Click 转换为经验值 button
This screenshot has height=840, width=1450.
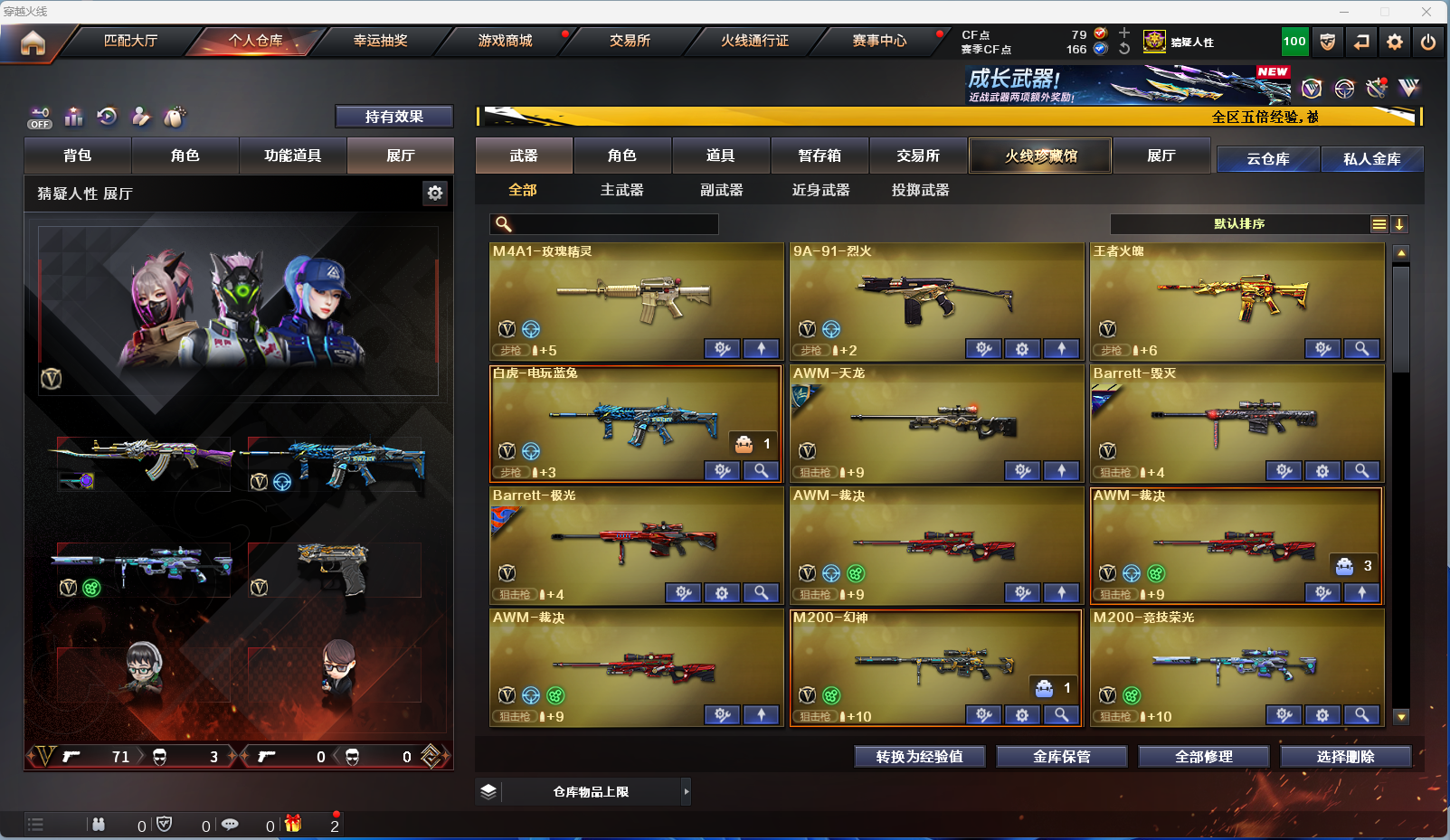919,757
